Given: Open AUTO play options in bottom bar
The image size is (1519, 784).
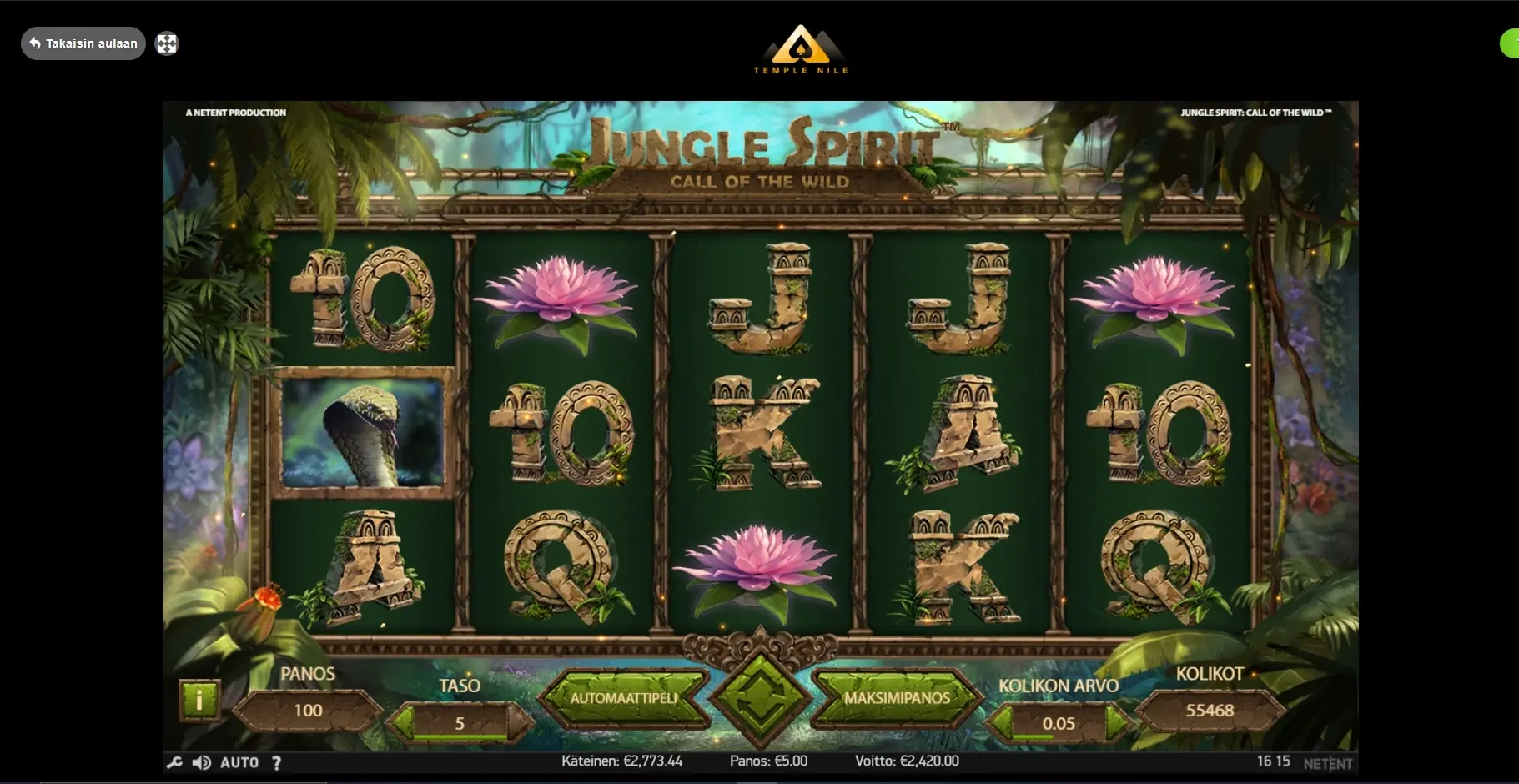Looking at the screenshot, I should (x=239, y=762).
